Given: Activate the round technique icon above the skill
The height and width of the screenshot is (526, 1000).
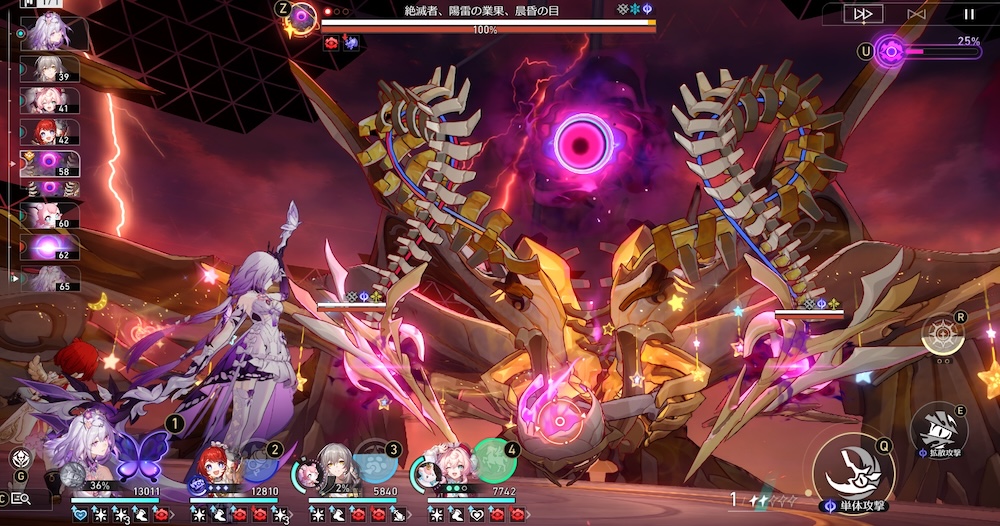Looking at the screenshot, I should (x=942, y=335).
